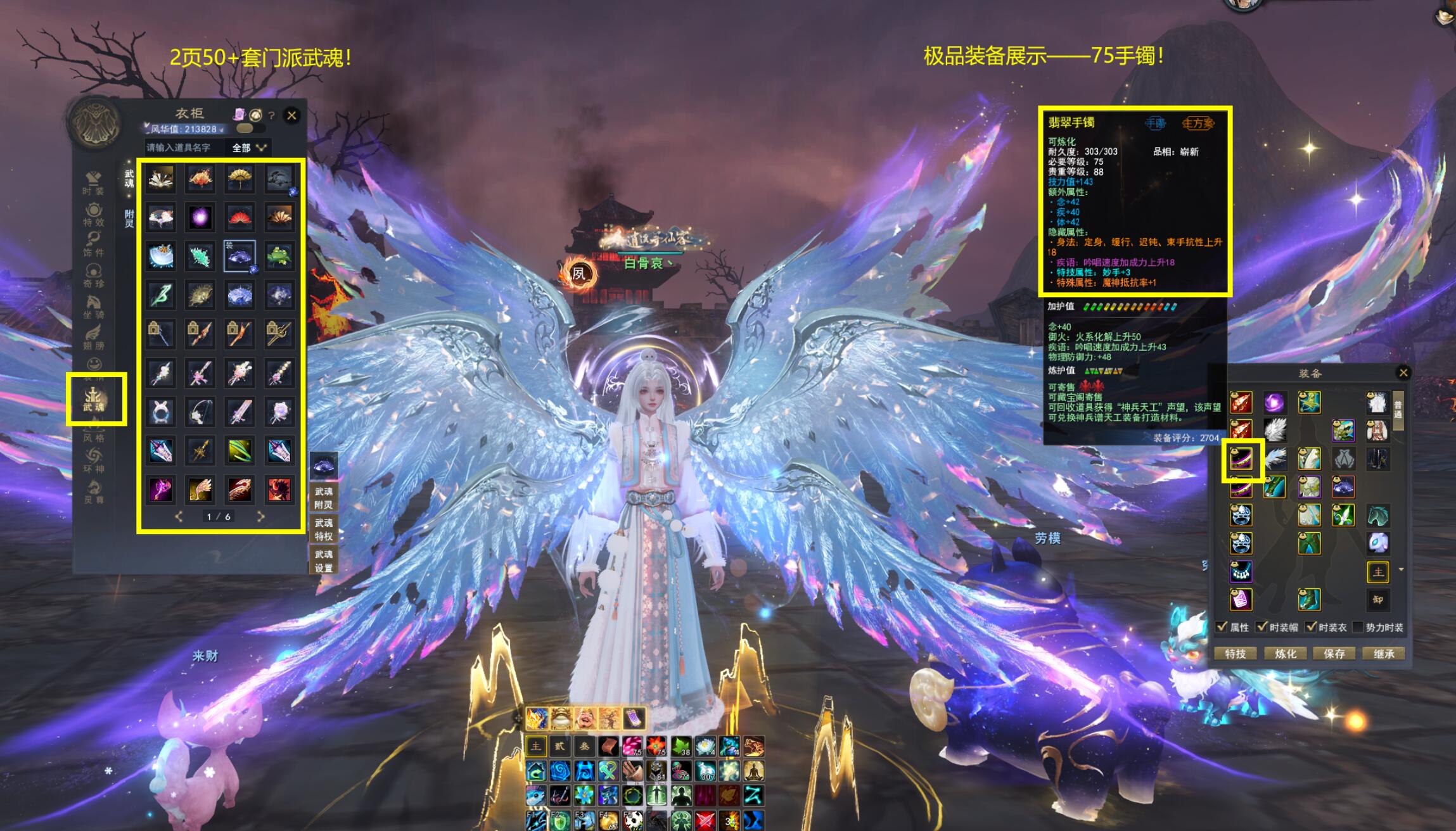Click the 卸 unequip button
This screenshot has height=831, width=1456.
click(1377, 599)
